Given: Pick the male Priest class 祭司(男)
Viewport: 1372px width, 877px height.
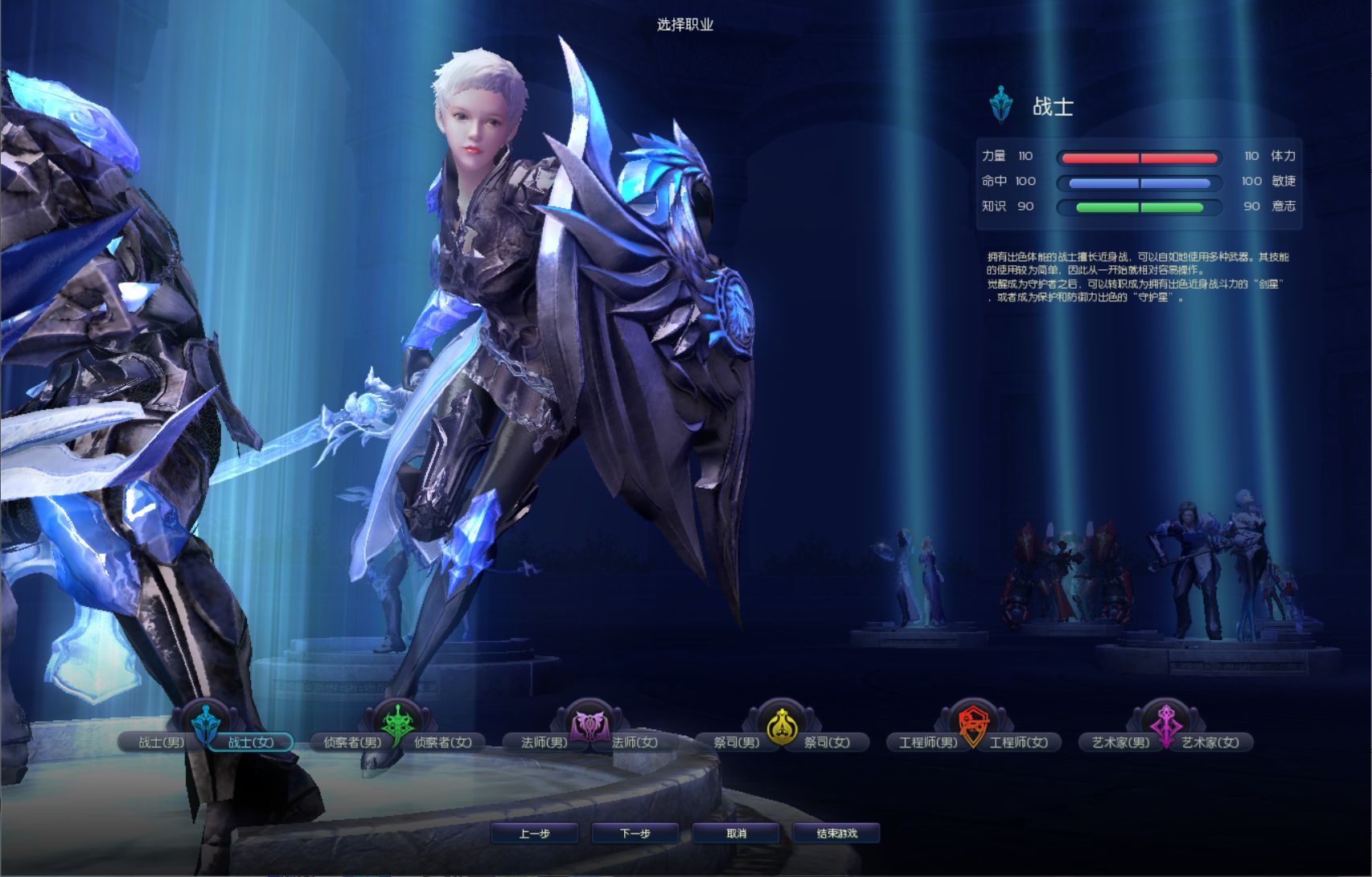Looking at the screenshot, I should click(736, 742).
